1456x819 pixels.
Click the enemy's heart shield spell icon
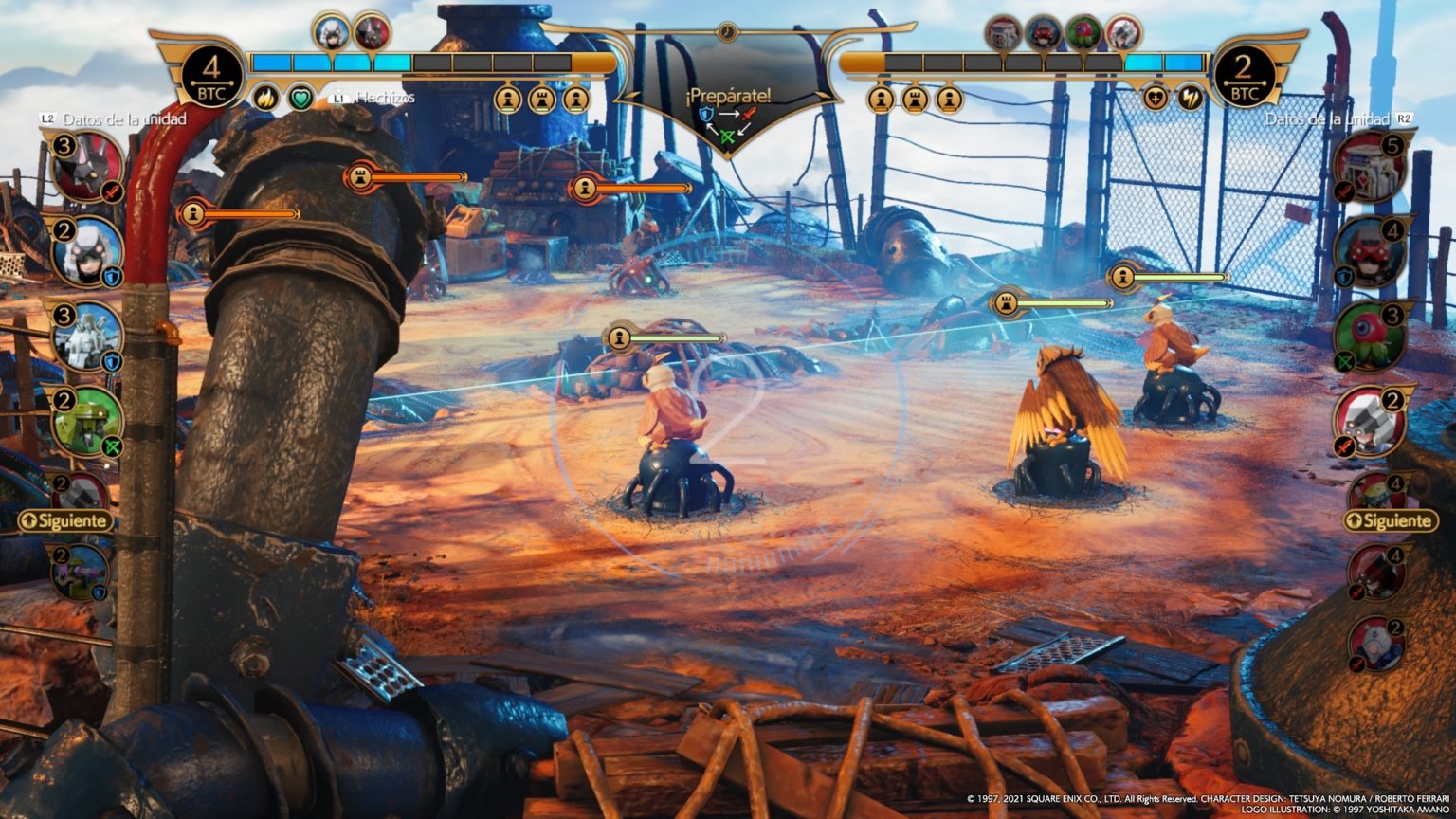[x=1155, y=97]
